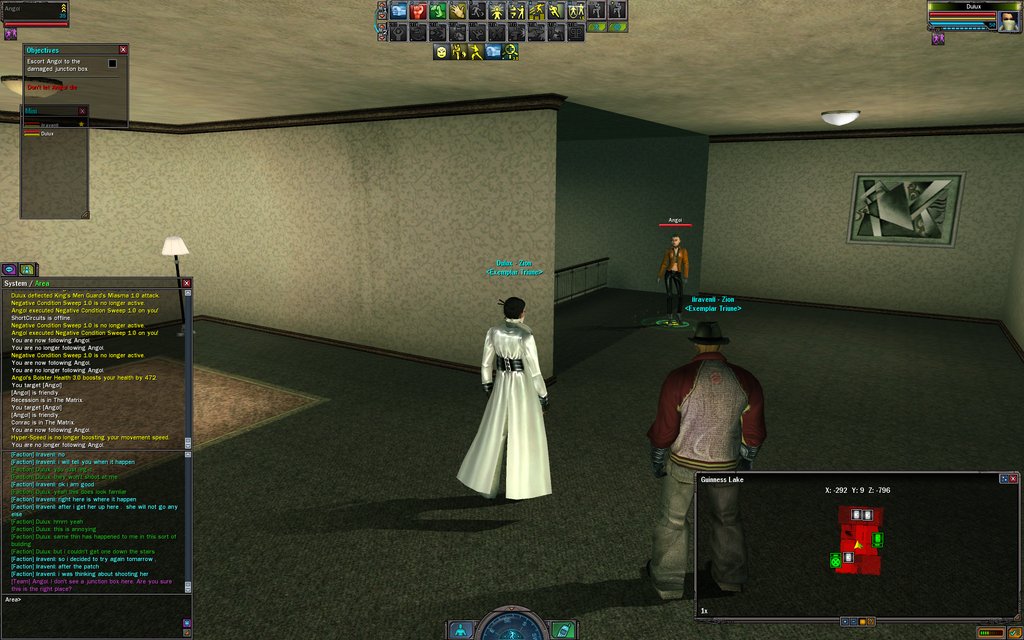This screenshot has width=1024, height=640.
Task: Select teammate Dulux in the team list
Action: tap(48, 133)
